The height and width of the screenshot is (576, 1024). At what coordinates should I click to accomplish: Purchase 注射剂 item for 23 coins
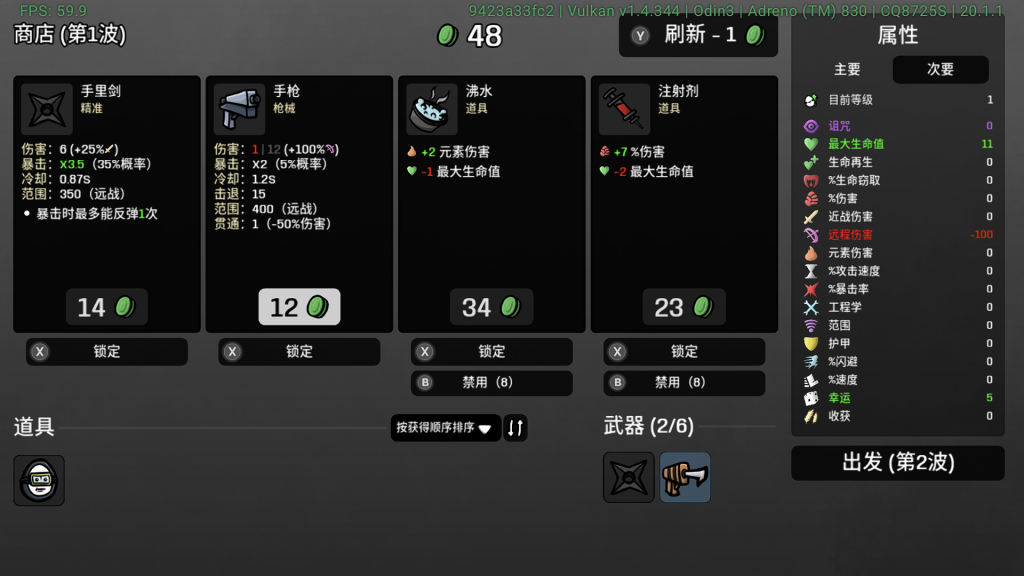tap(684, 307)
